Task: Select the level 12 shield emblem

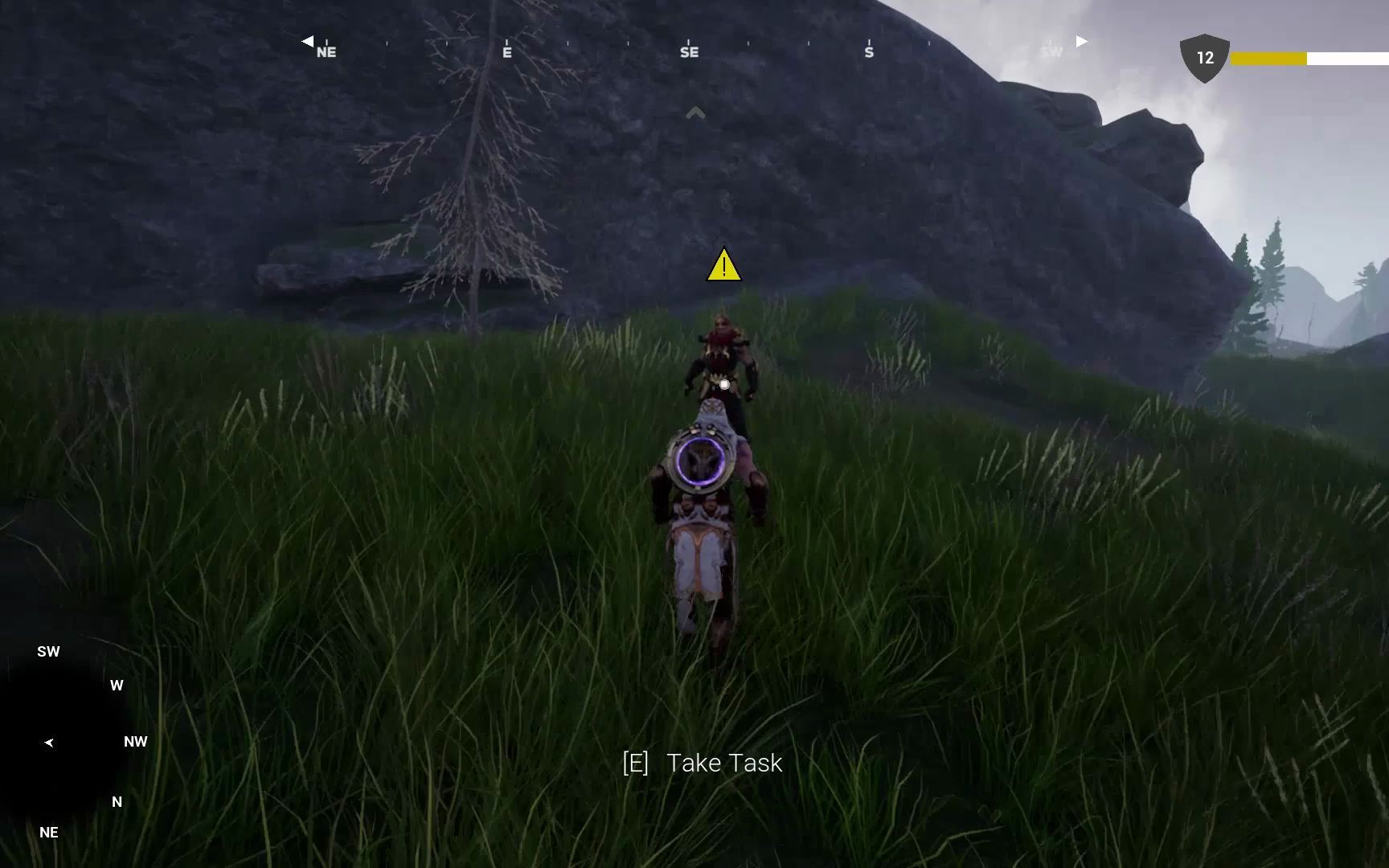Action: tap(1203, 58)
